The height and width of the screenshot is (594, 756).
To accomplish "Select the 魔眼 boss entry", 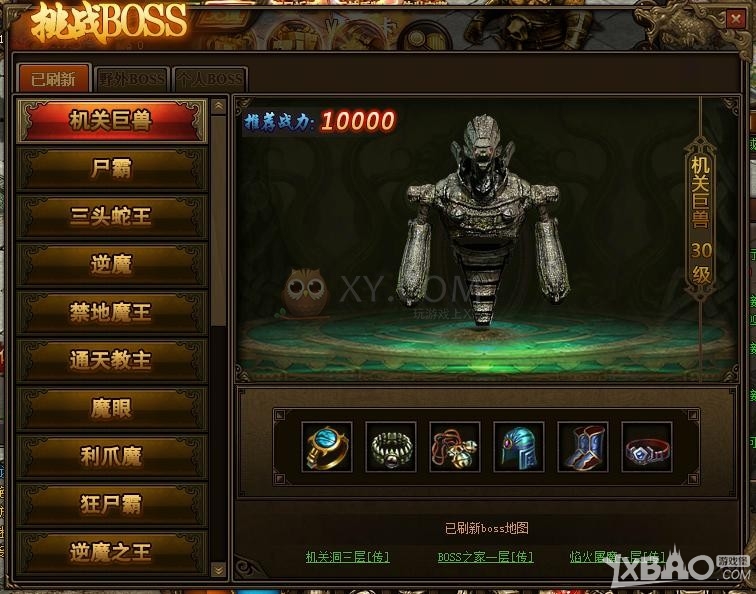I will pyautogui.click(x=111, y=408).
